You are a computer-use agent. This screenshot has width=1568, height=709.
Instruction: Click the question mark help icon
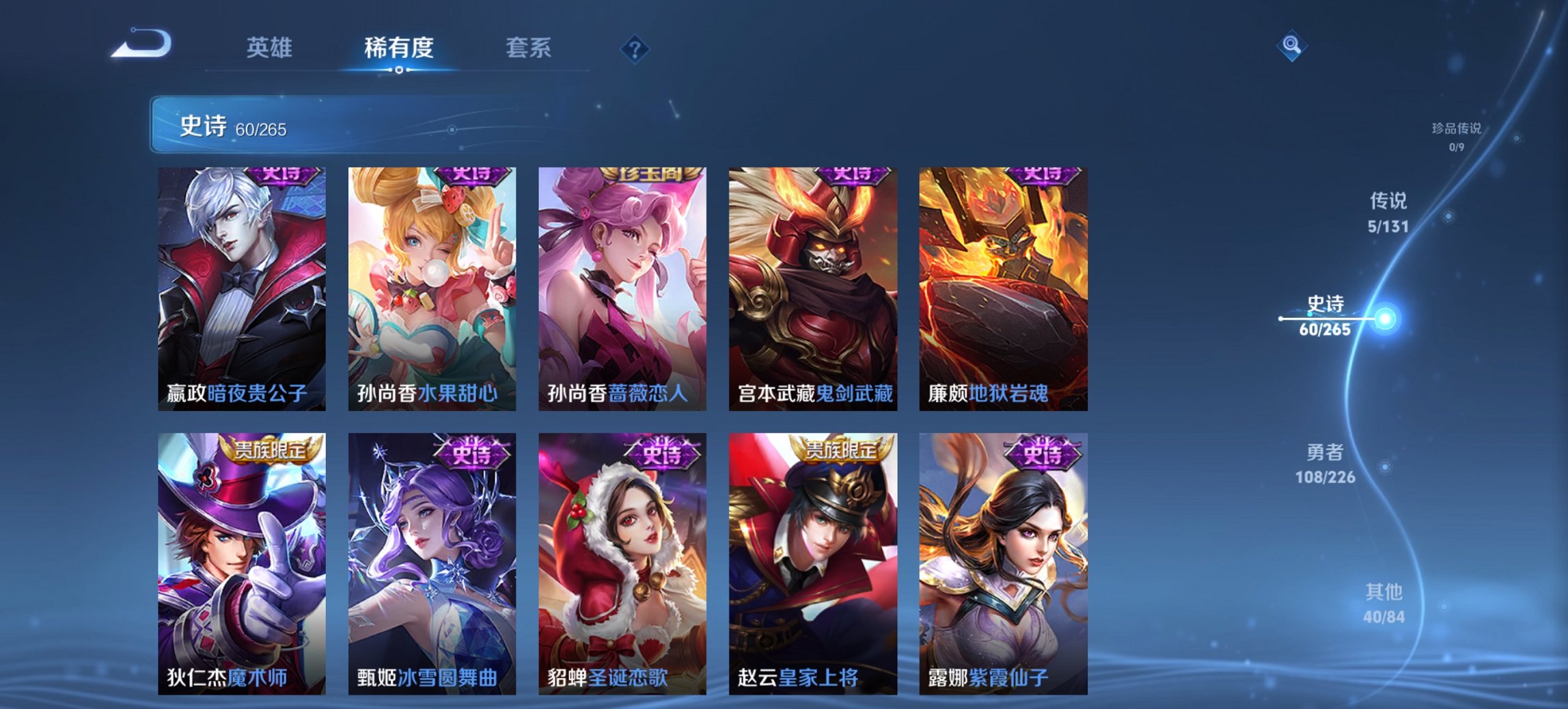635,49
